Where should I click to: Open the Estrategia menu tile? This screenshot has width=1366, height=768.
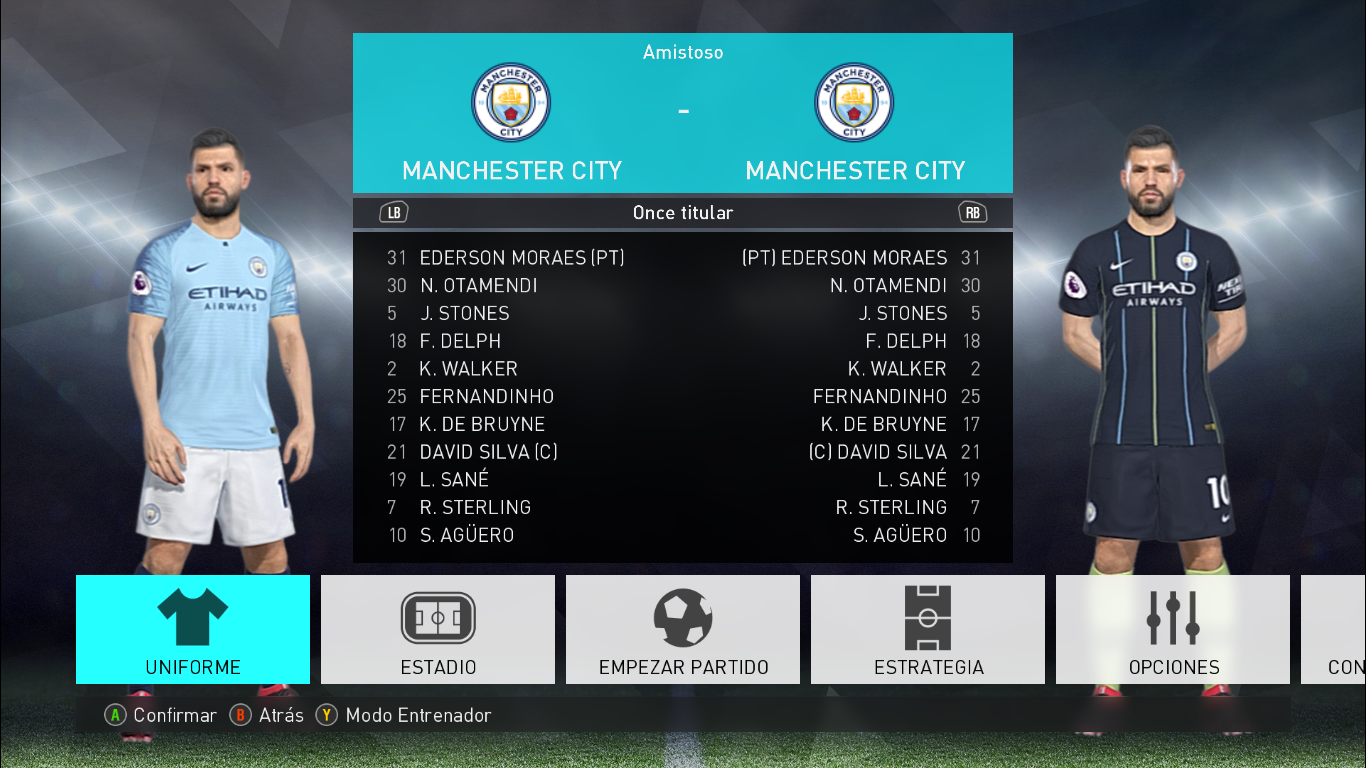[928, 629]
